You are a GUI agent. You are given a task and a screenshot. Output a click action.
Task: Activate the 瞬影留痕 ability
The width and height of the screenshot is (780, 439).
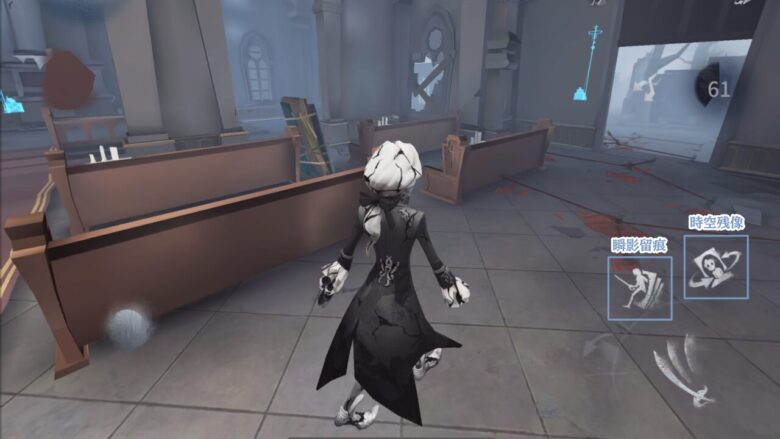[x=639, y=287]
